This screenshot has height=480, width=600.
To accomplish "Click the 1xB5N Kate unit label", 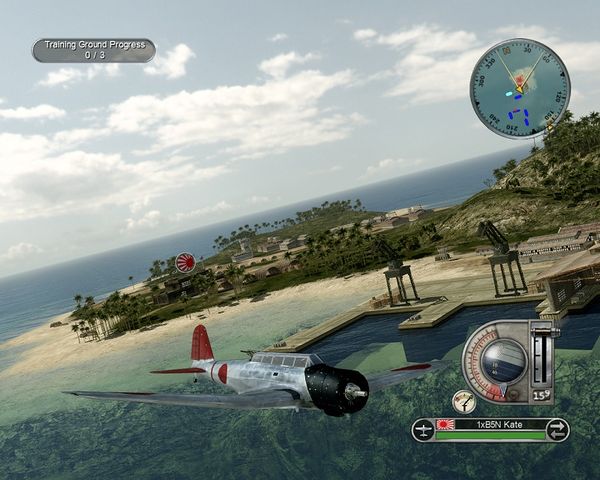I will click(x=501, y=425).
